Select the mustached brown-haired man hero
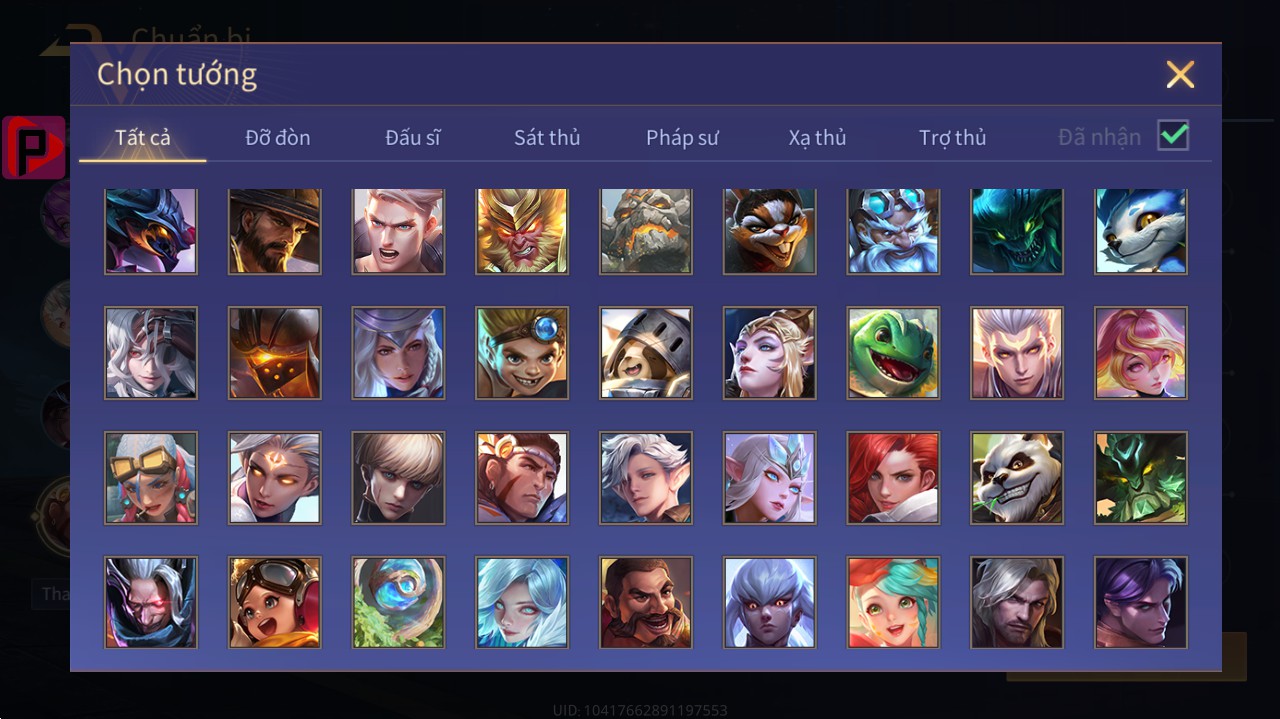The image size is (1280, 719). click(x=646, y=602)
